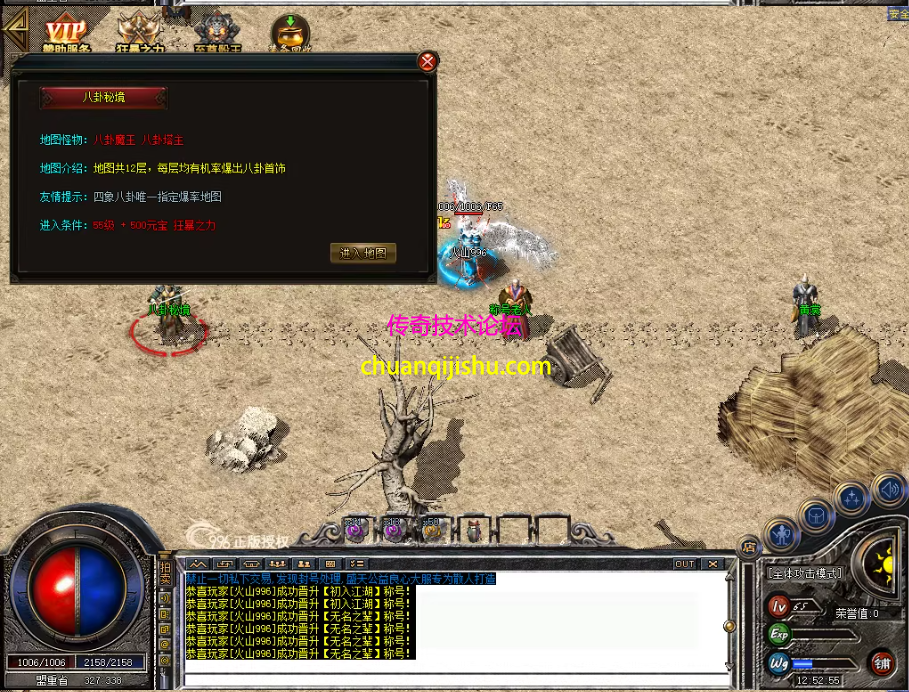The width and height of the screenshot is (909, 692).
Task: Open the 至尊殿王 helmet icon
Action: click(x=214, y=32)
